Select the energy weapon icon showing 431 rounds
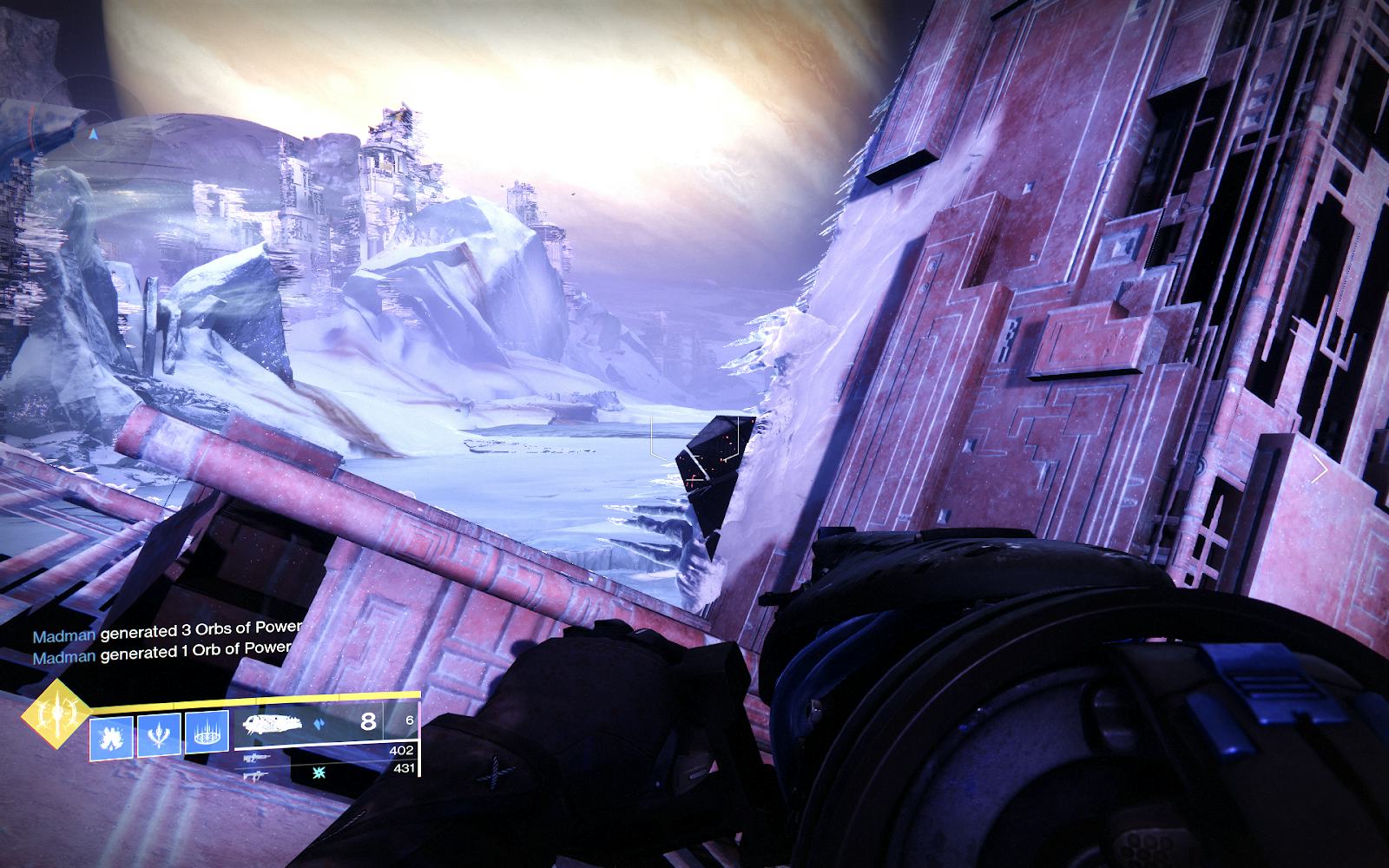 (x=257, y=777)
